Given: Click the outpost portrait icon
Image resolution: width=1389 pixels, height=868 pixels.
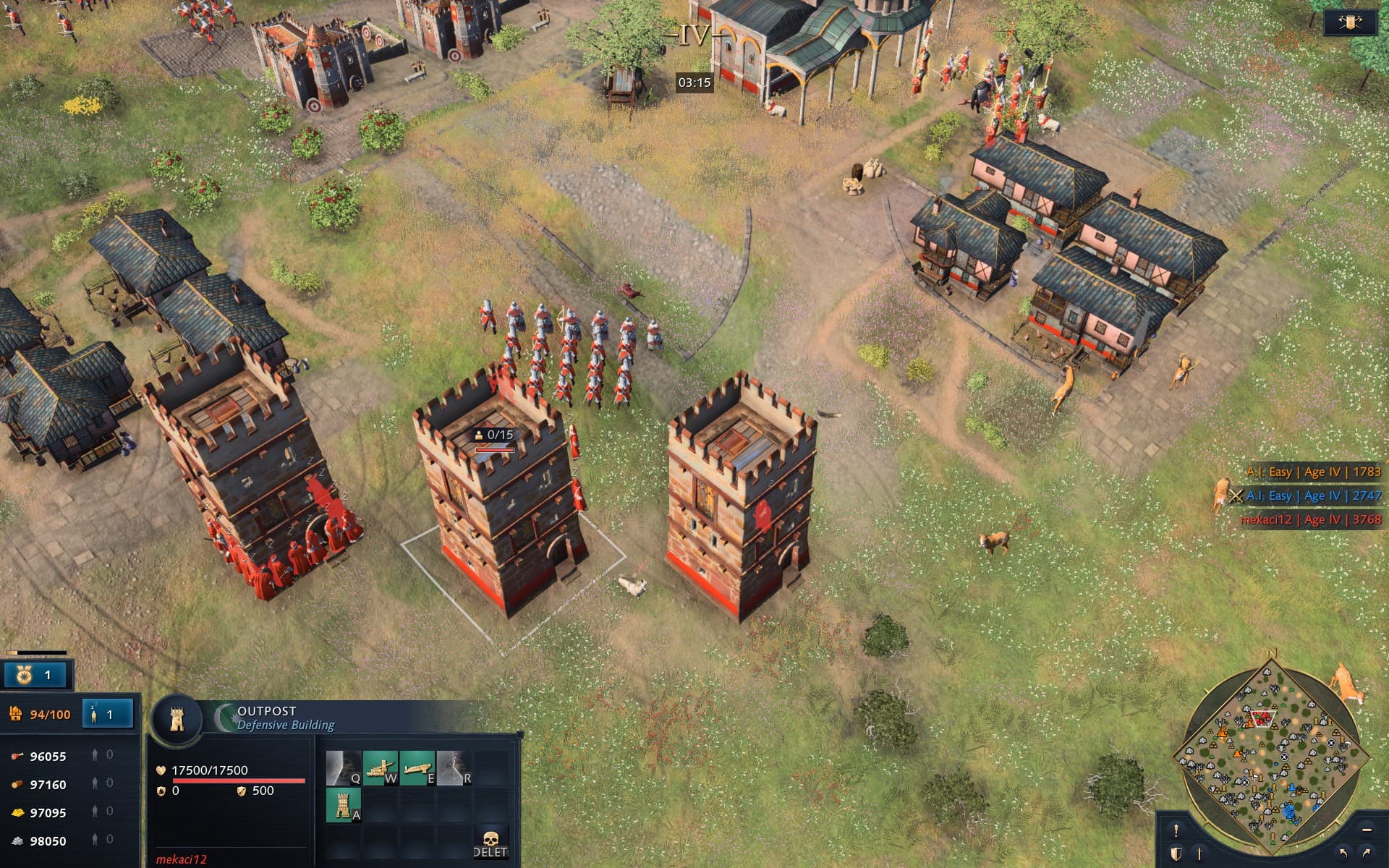Looking at the screenshot, I should coord(177,719).
